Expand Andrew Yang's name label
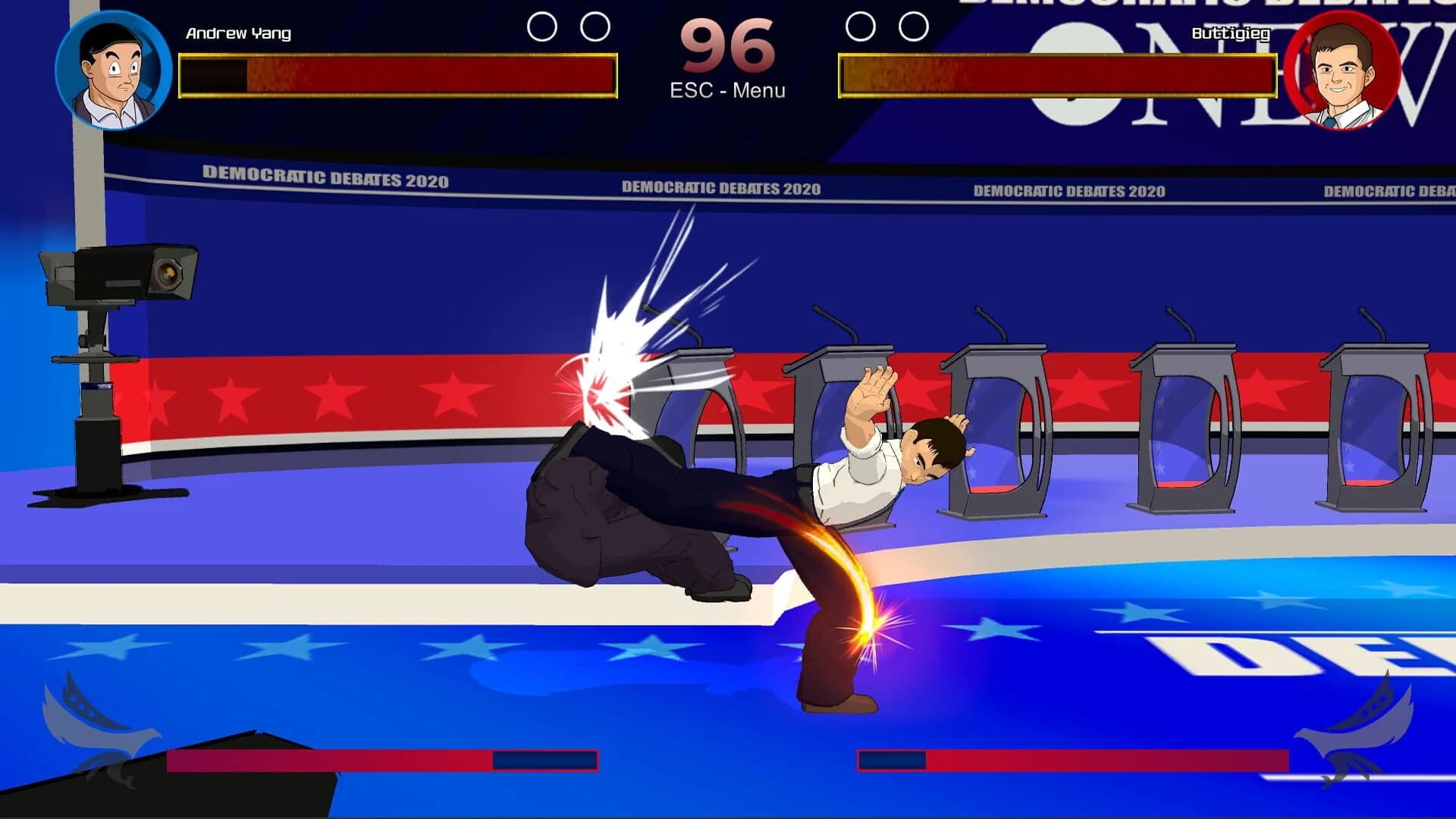The height and width of the screenshot is (819, 1456). [237, 33]
